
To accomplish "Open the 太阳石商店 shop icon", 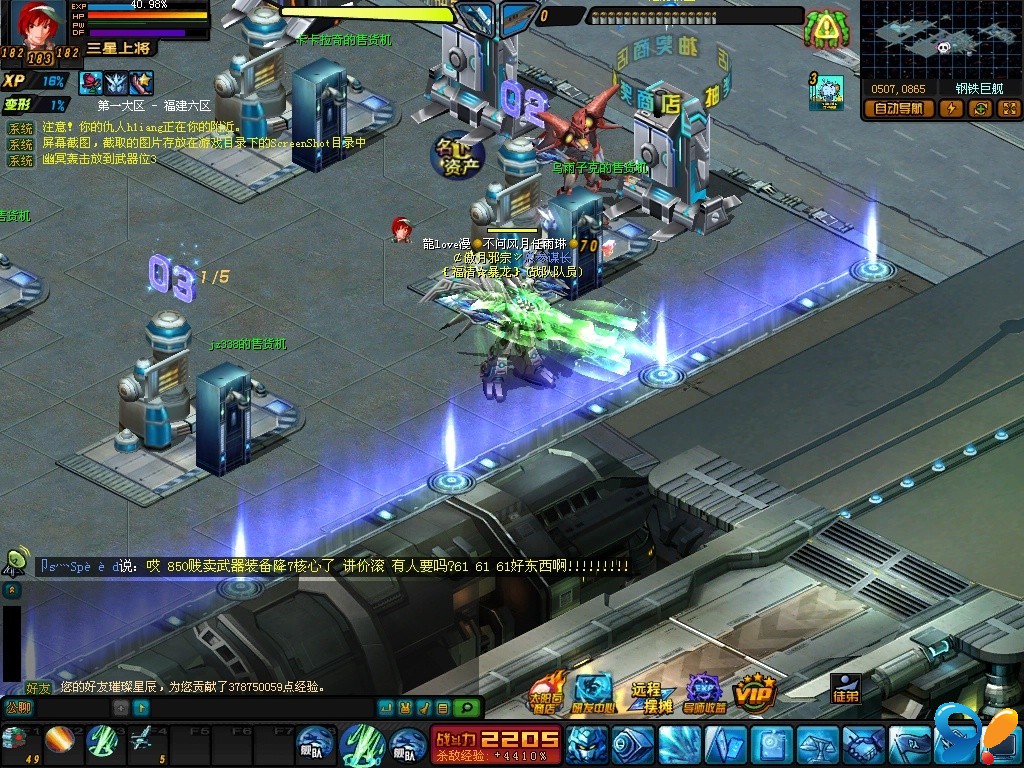I will point(546,692).
